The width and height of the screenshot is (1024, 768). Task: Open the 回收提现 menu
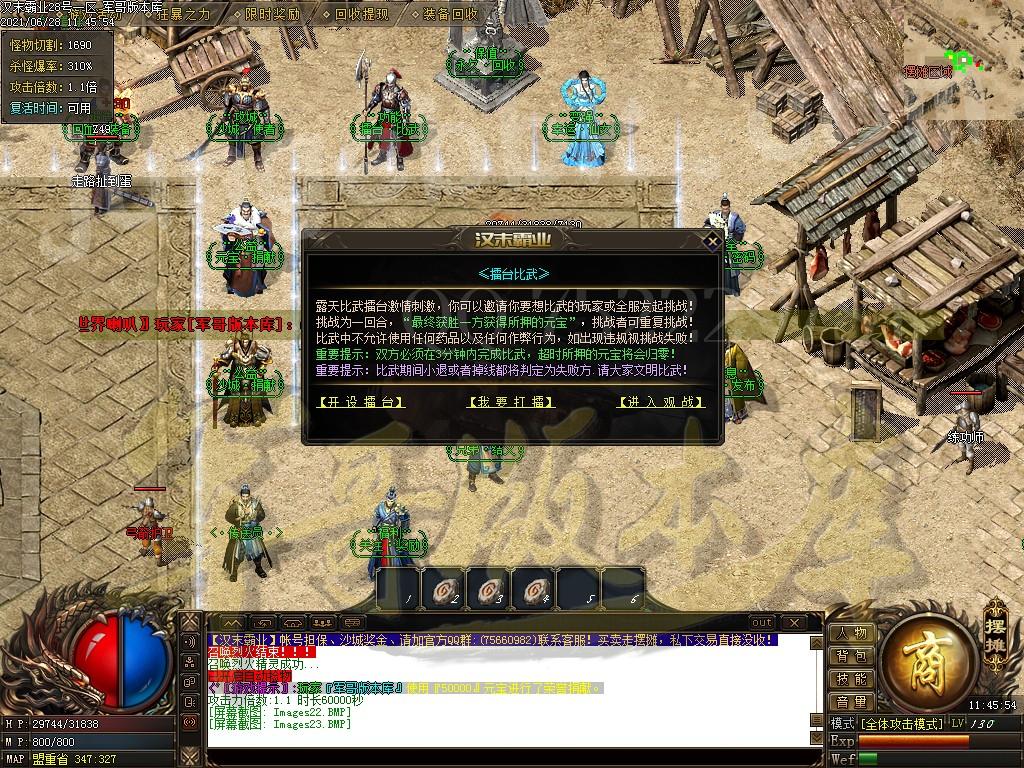[x=361, y=14]
